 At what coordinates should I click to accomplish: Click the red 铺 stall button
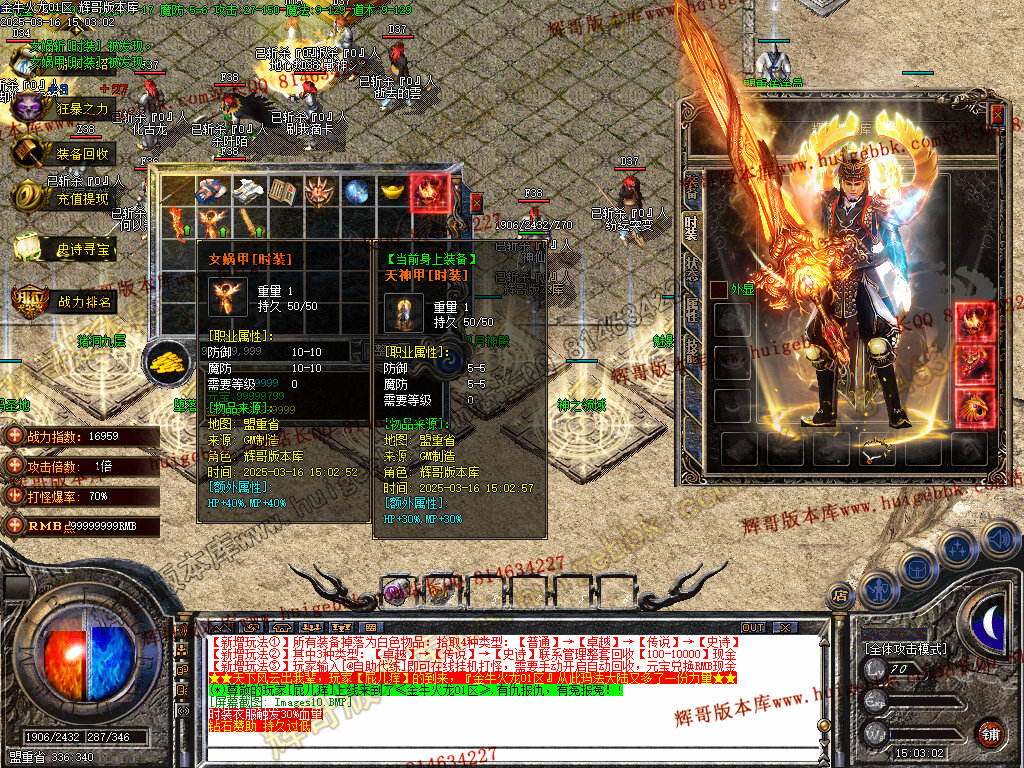point(990,733)
